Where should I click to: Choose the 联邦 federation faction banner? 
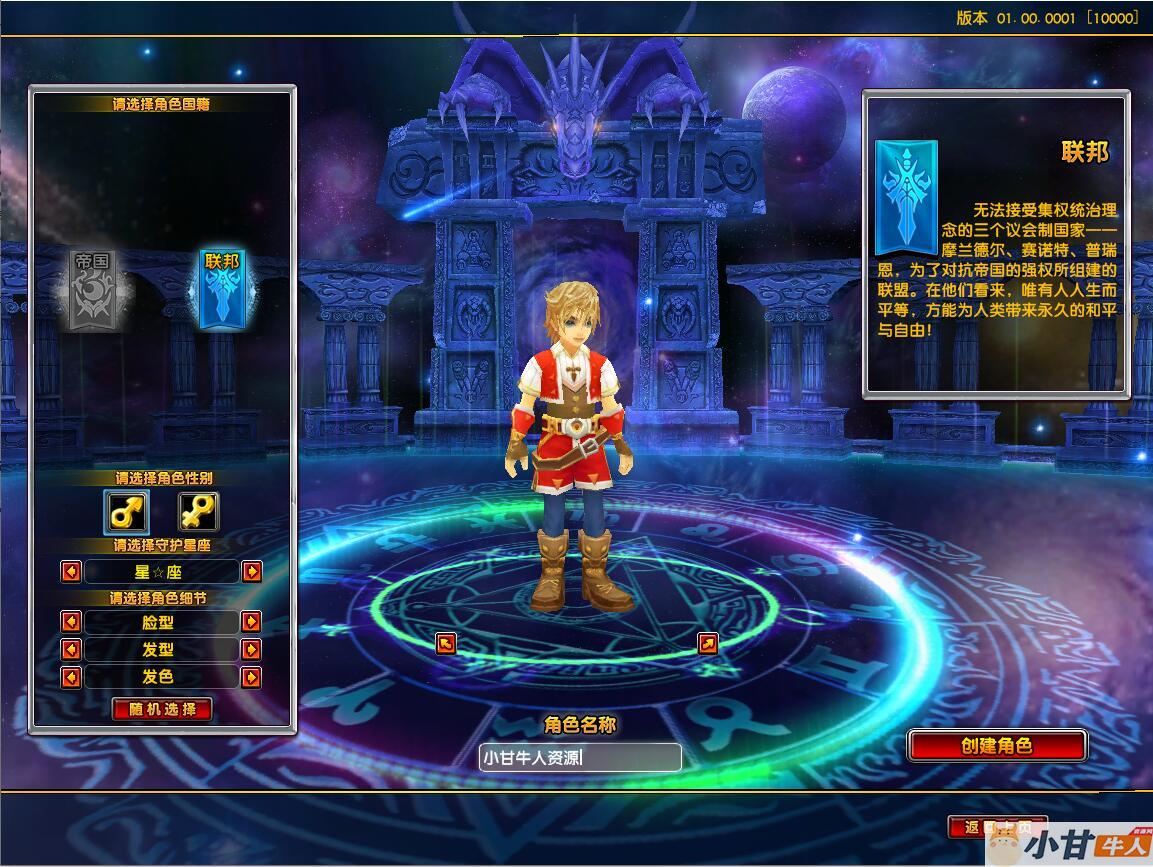(x=222, y=288)
